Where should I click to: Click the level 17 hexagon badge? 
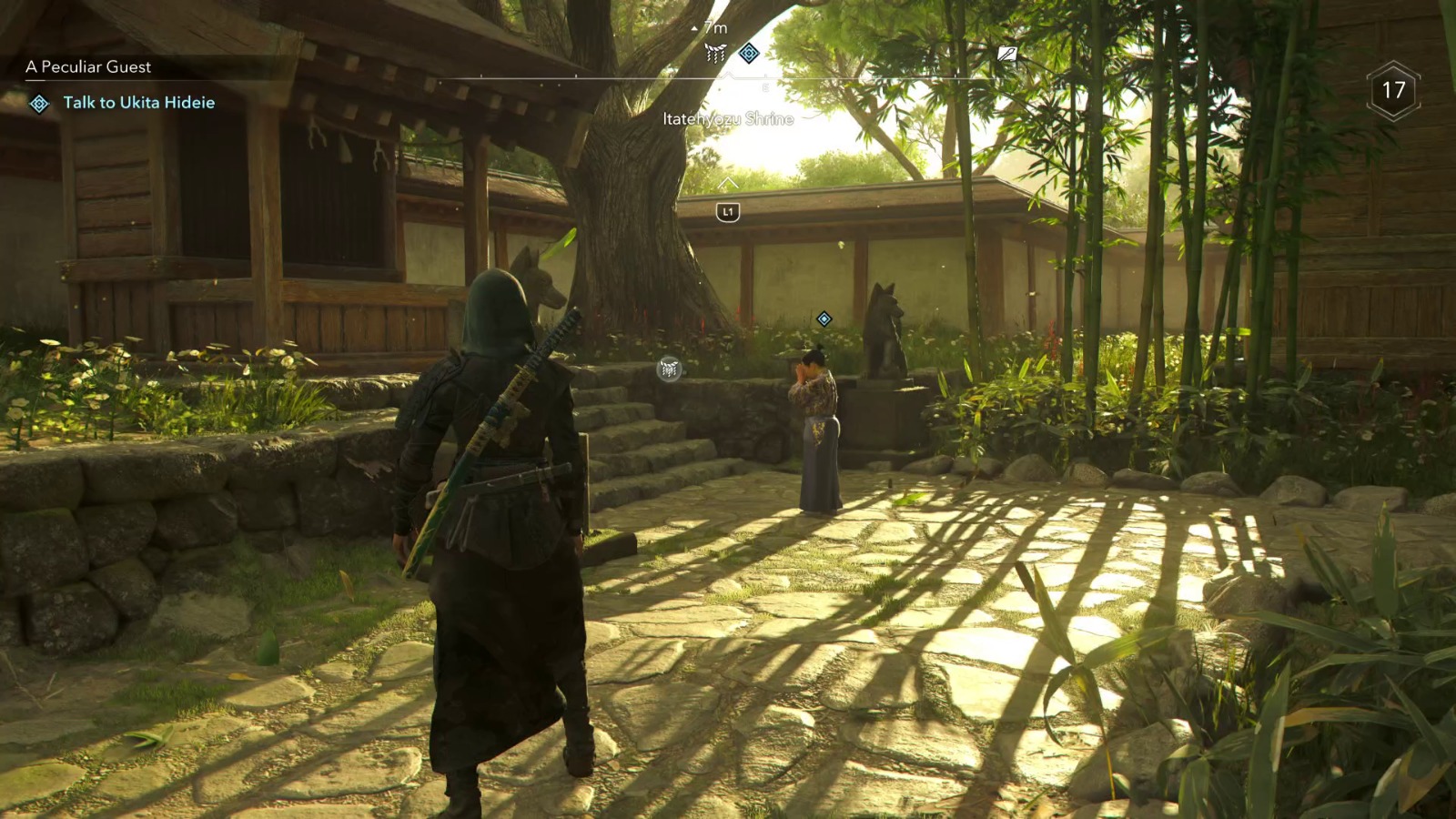tap(1393, 89)
